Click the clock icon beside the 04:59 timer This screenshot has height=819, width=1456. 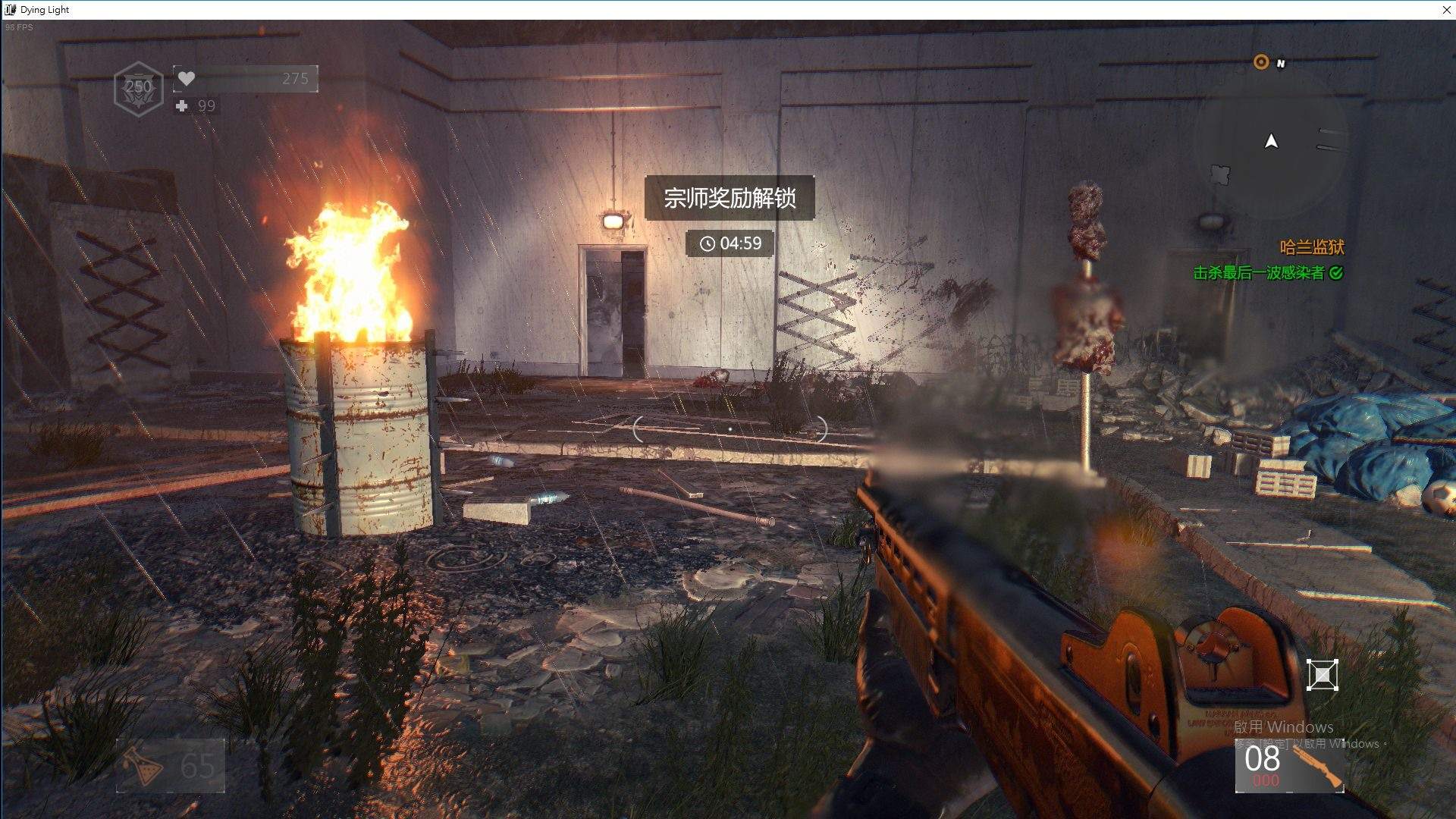[x=708, y=243]
